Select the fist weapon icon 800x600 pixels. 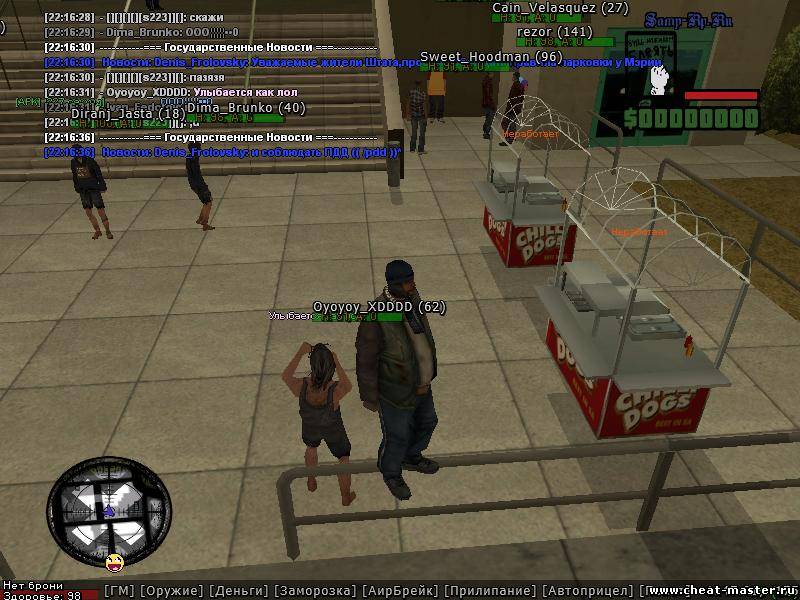coord(658,80)
